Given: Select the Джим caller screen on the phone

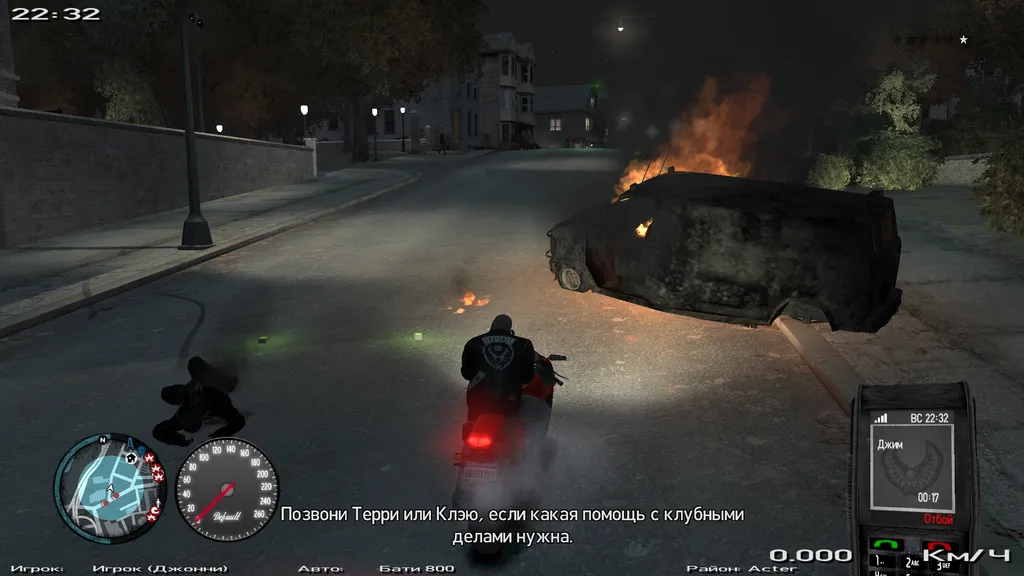Looking at the screenshot, I should (910, 468).
